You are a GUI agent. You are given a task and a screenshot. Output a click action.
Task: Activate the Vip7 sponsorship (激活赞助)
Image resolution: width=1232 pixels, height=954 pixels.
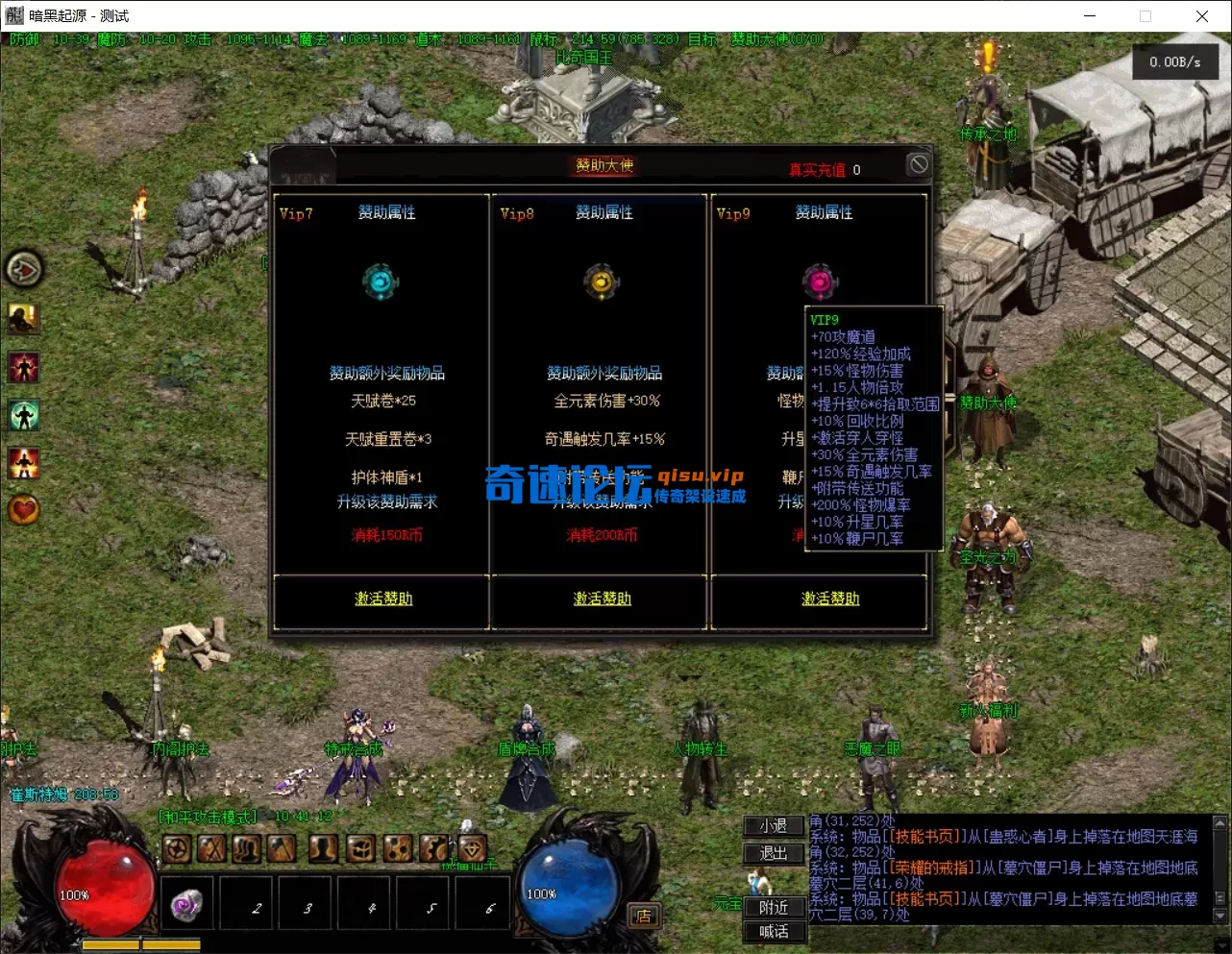tap(383, 599)
